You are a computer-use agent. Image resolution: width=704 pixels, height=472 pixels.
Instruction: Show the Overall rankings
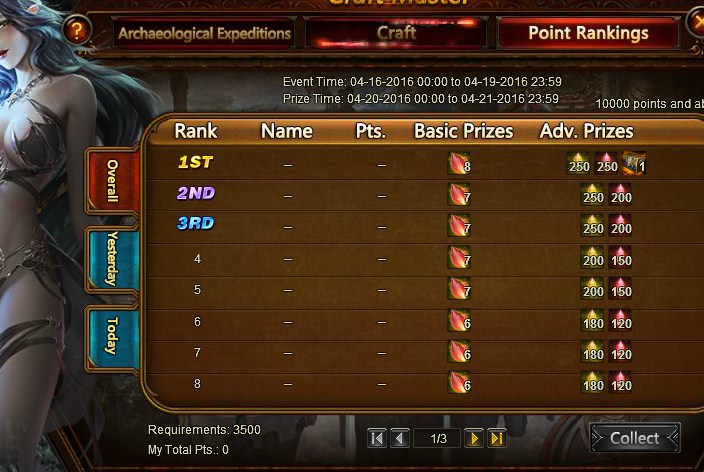coord(112,180)
